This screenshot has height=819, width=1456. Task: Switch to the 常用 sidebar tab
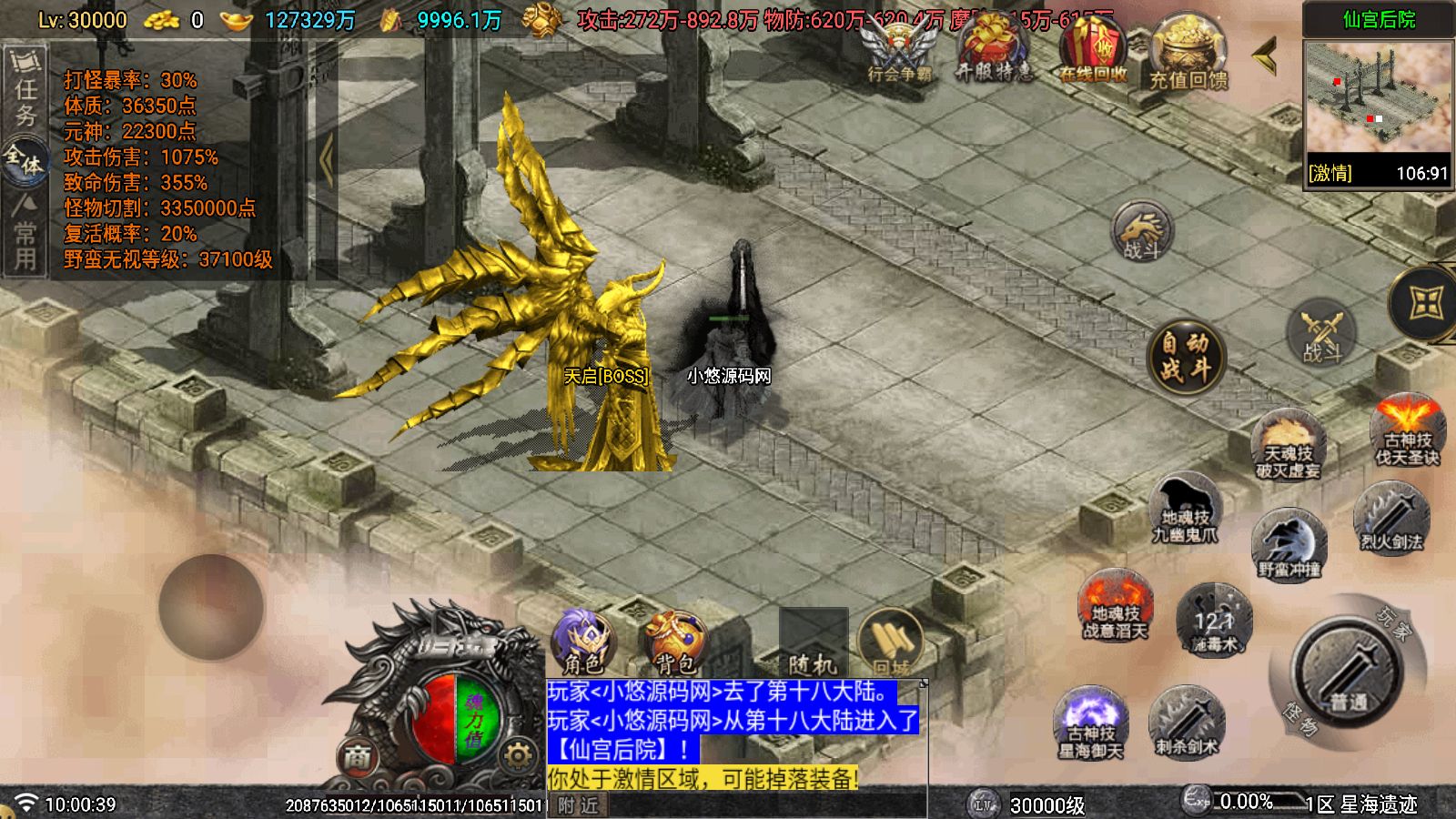[27, 232]
